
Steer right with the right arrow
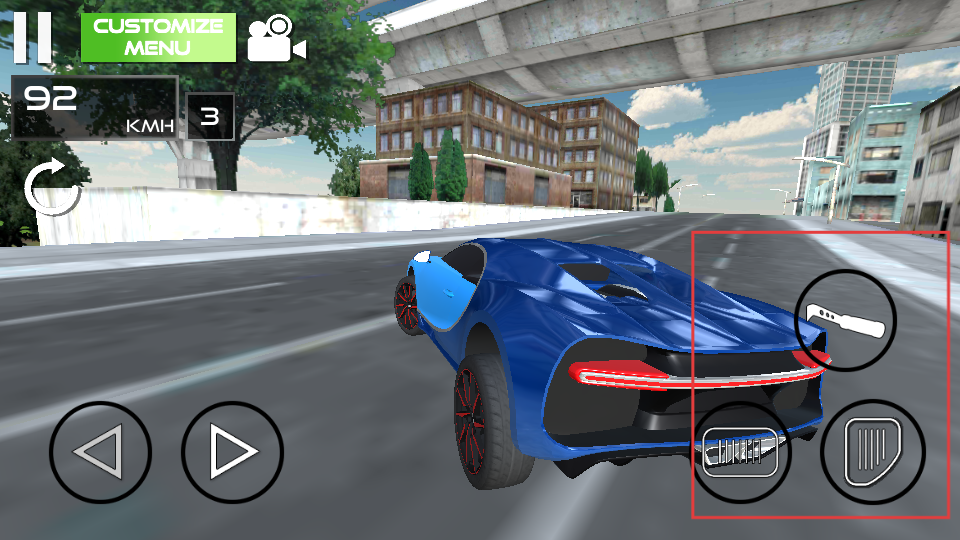pos(232,452)
